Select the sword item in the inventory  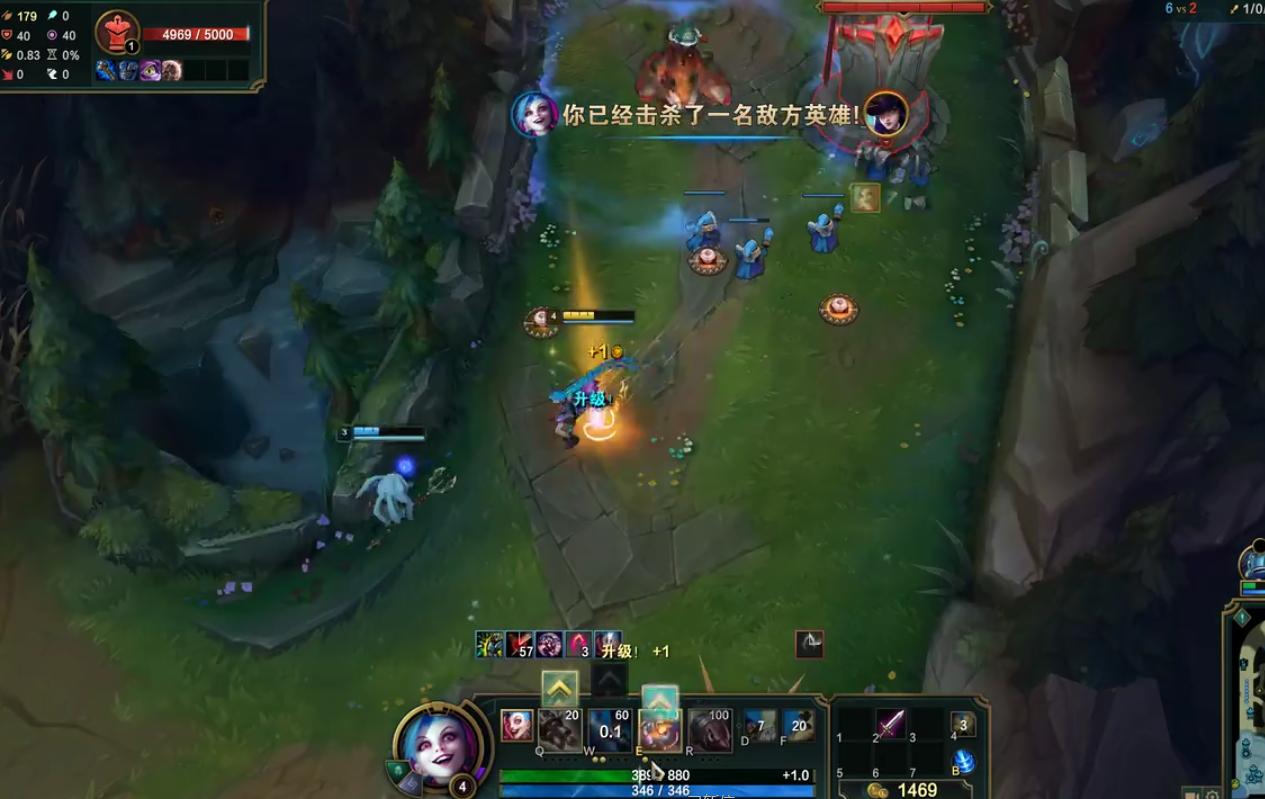(x=890, y=723)
